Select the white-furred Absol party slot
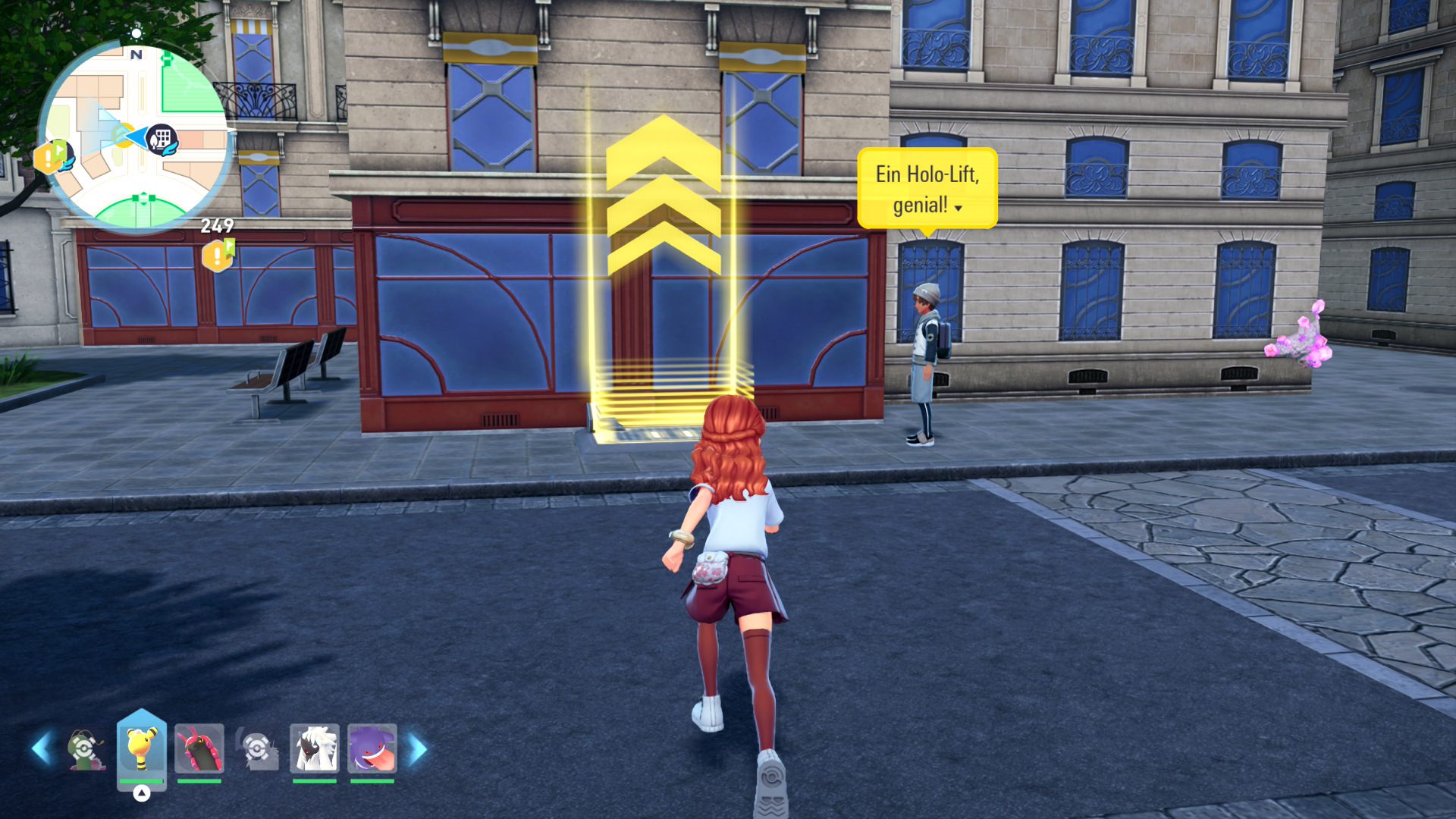Image resolution: width=1456 pixels, height=819 pixels. tap(314, 748)
